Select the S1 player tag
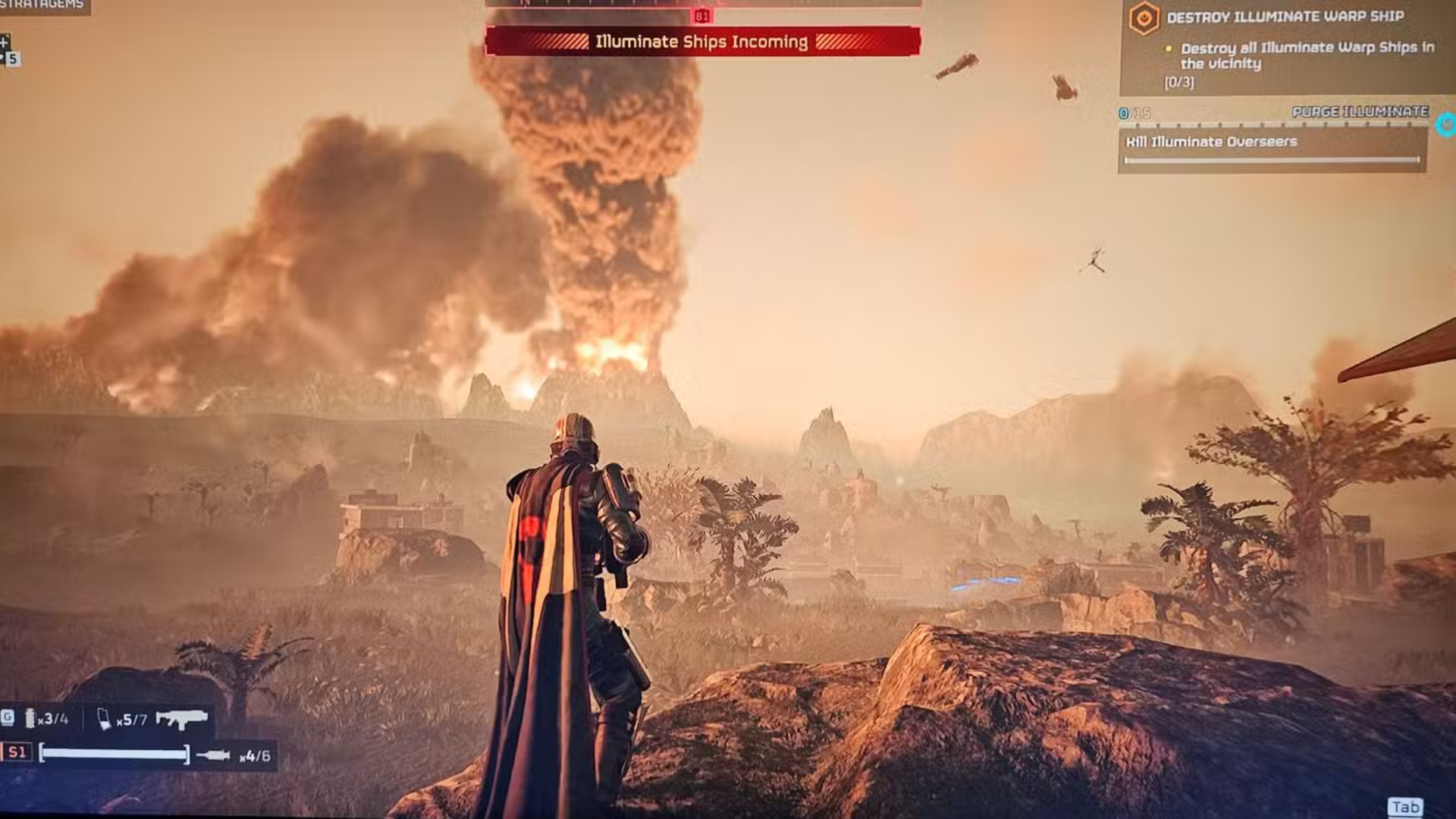Image resolution: width=1456 pixels, height=819 pixels. coord(17,753)
